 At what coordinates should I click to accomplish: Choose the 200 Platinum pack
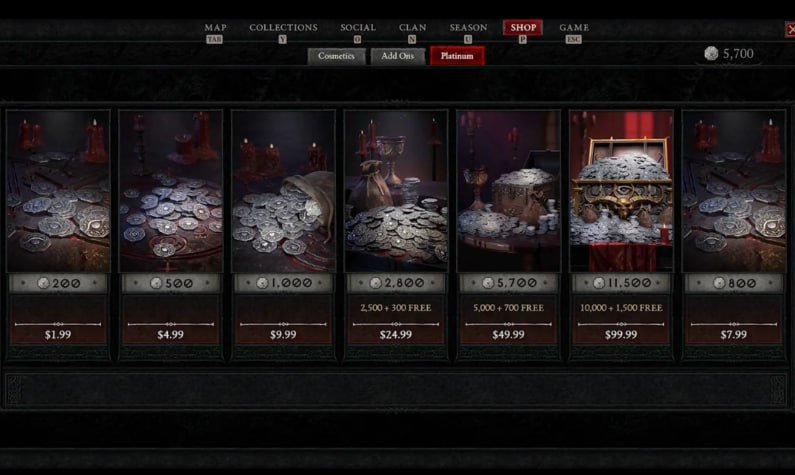click(58, 230)
